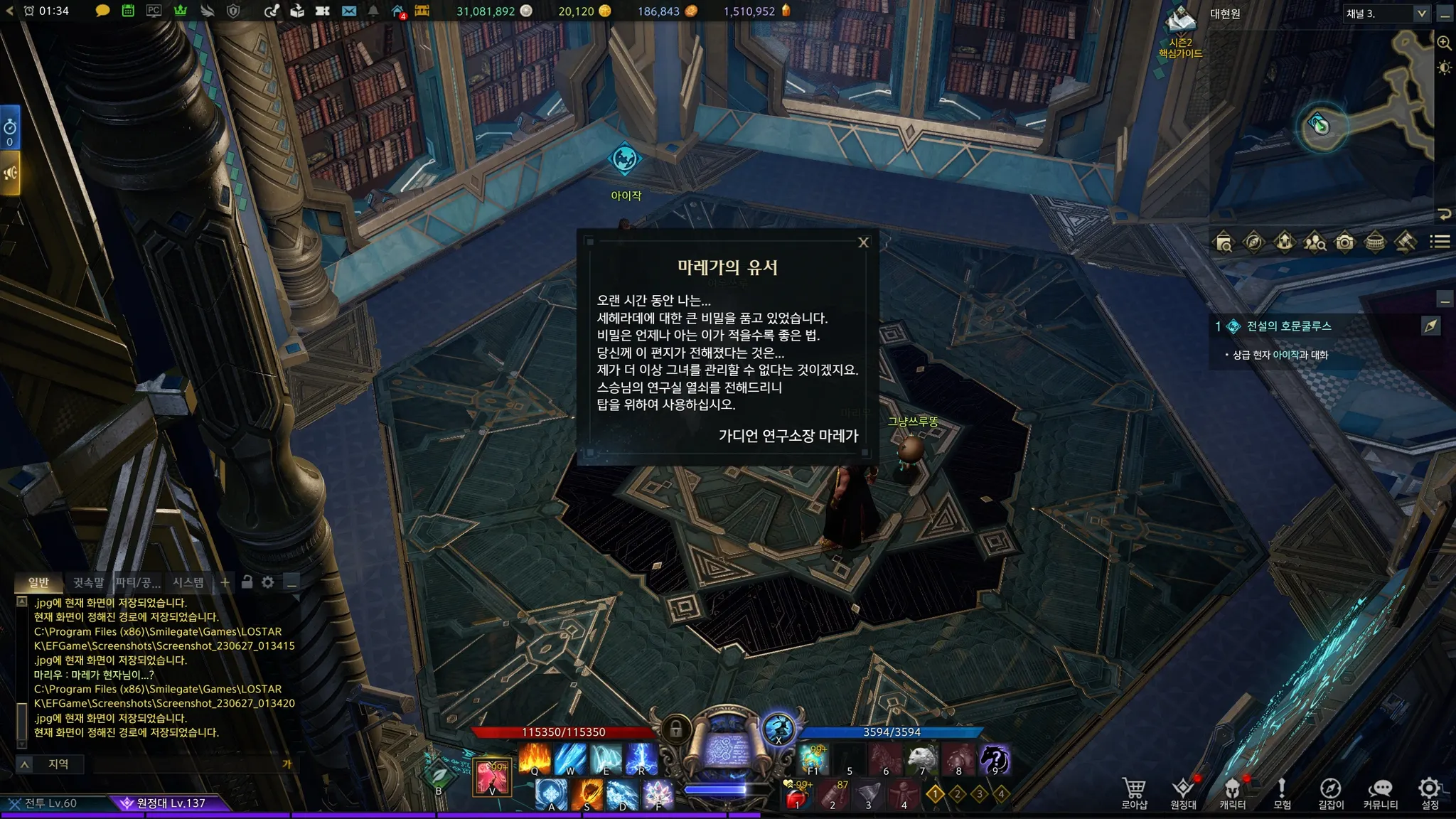
Task: Select the 전설의 호문쿨루스 quest tracker entry
Action: (x=1288, y=326)
